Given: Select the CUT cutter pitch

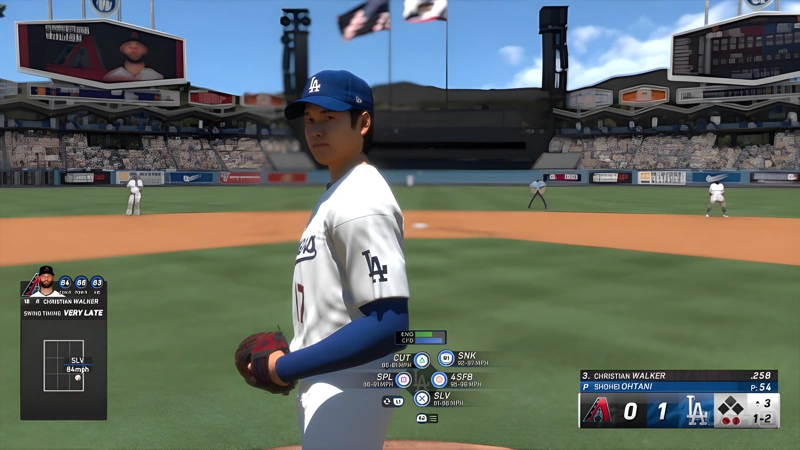Looking at the screenshot, I should [x=421, y=360].
